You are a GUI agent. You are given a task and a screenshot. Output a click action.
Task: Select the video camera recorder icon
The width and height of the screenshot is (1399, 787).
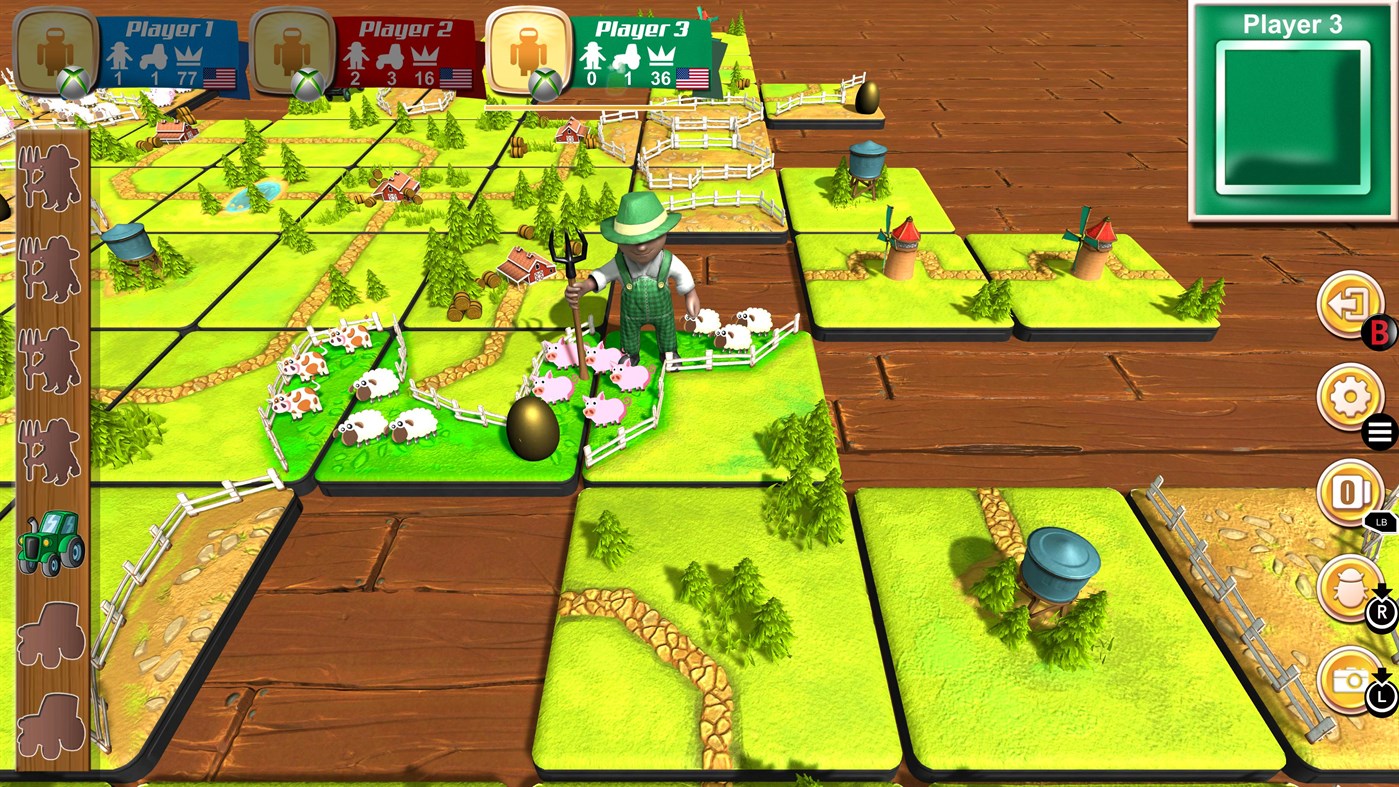coord(1349,492)
